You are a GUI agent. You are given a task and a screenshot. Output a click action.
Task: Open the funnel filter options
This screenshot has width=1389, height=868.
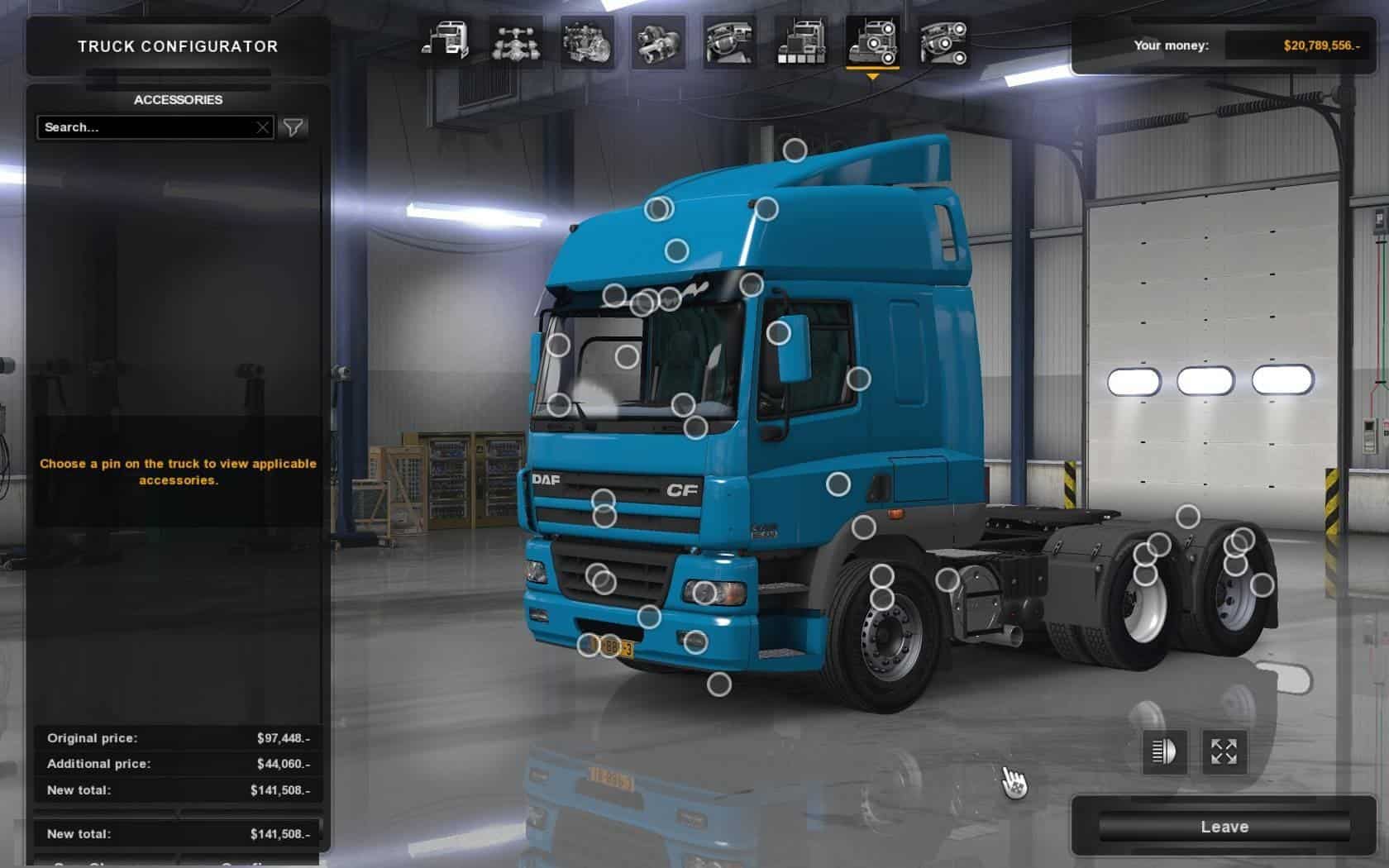coord(294,127)
